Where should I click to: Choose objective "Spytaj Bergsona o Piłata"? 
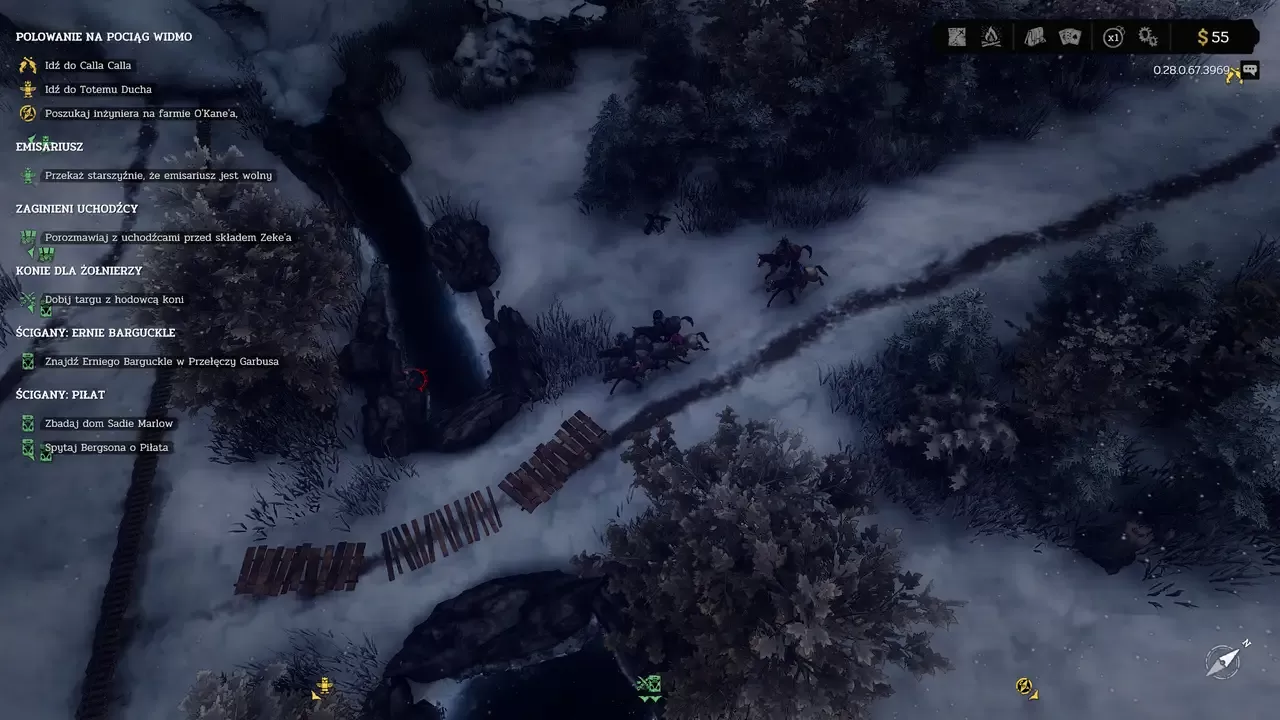pos(107,448)
